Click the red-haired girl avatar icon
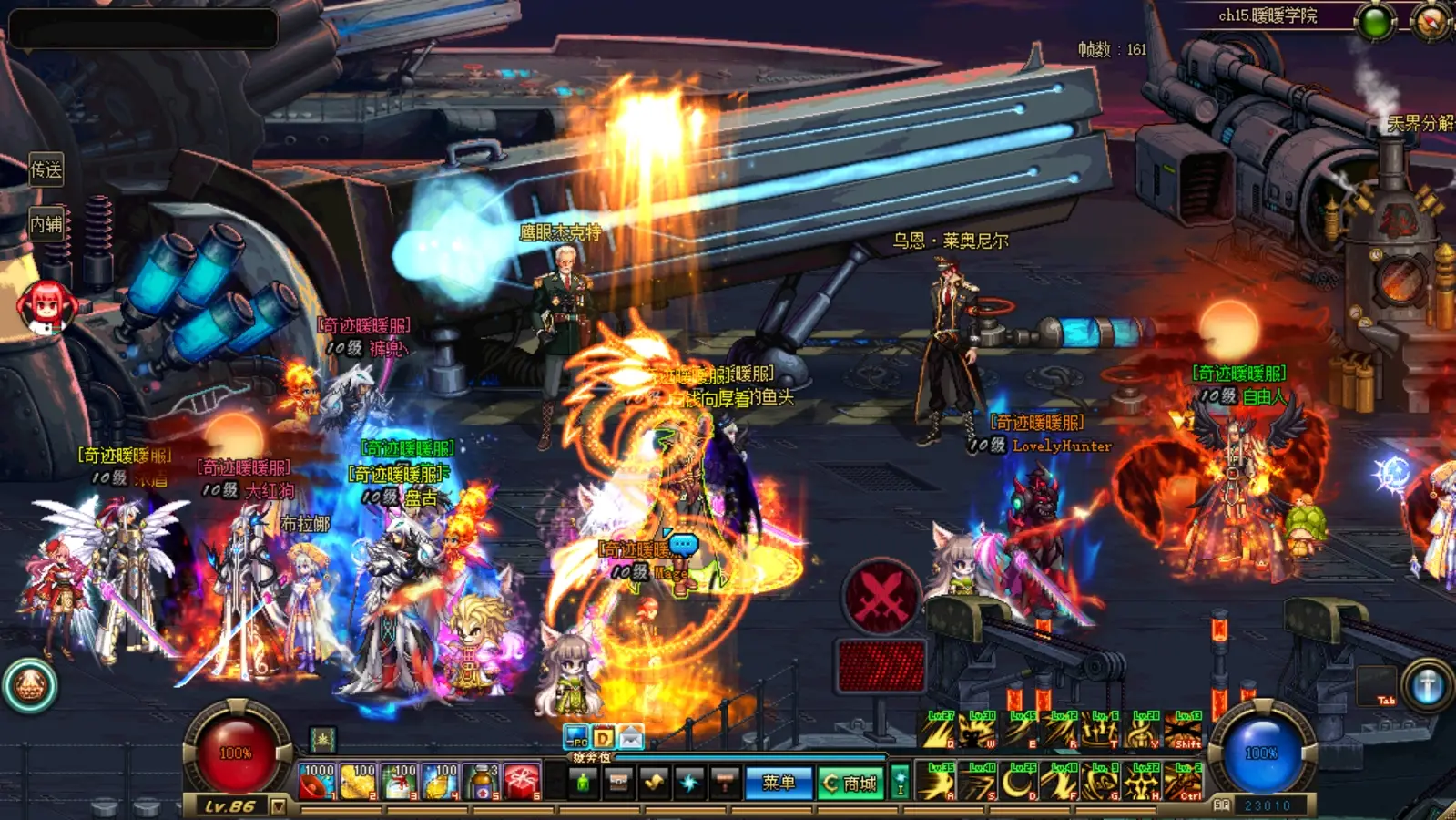The height and width of the screenshot is (820, 1456). (x=46, y=305)
